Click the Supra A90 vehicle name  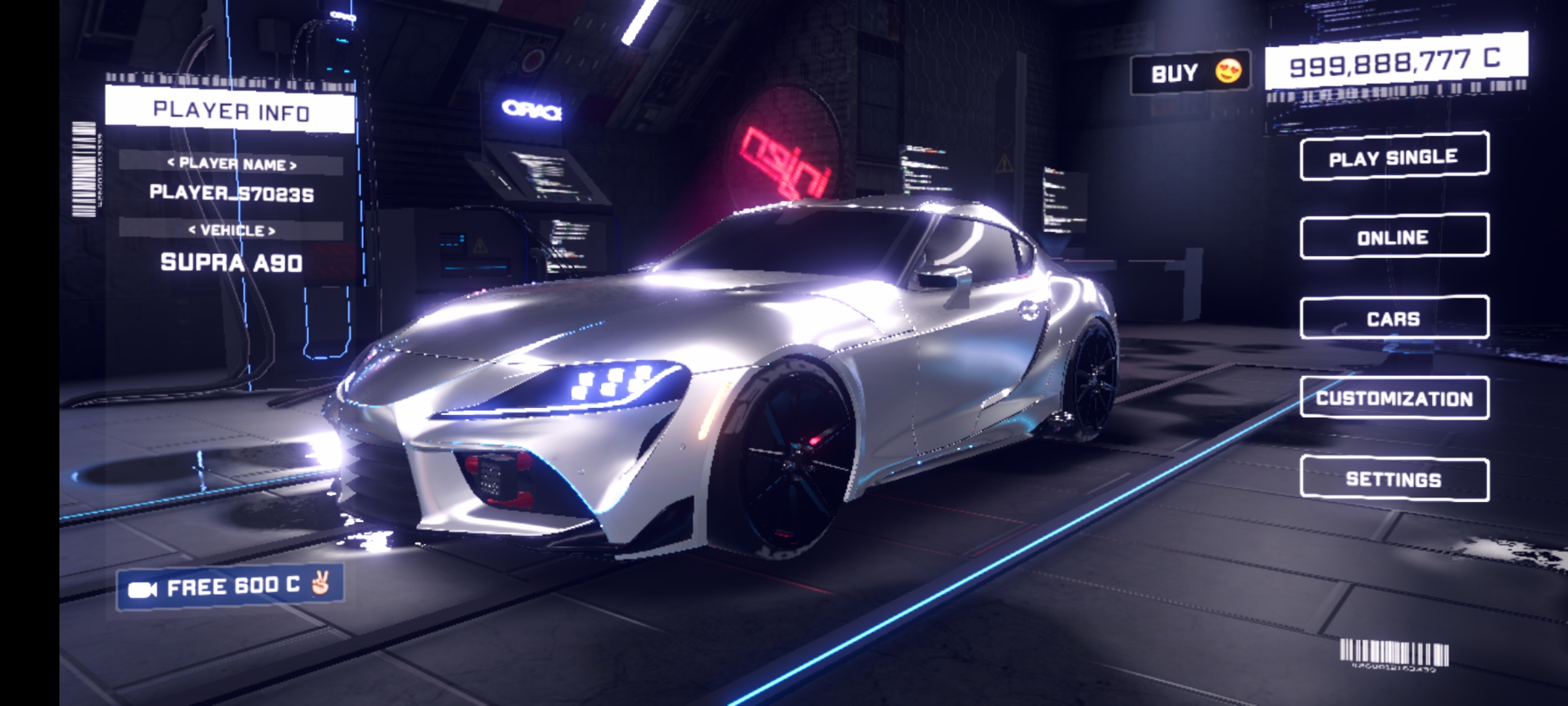point(231,263)
